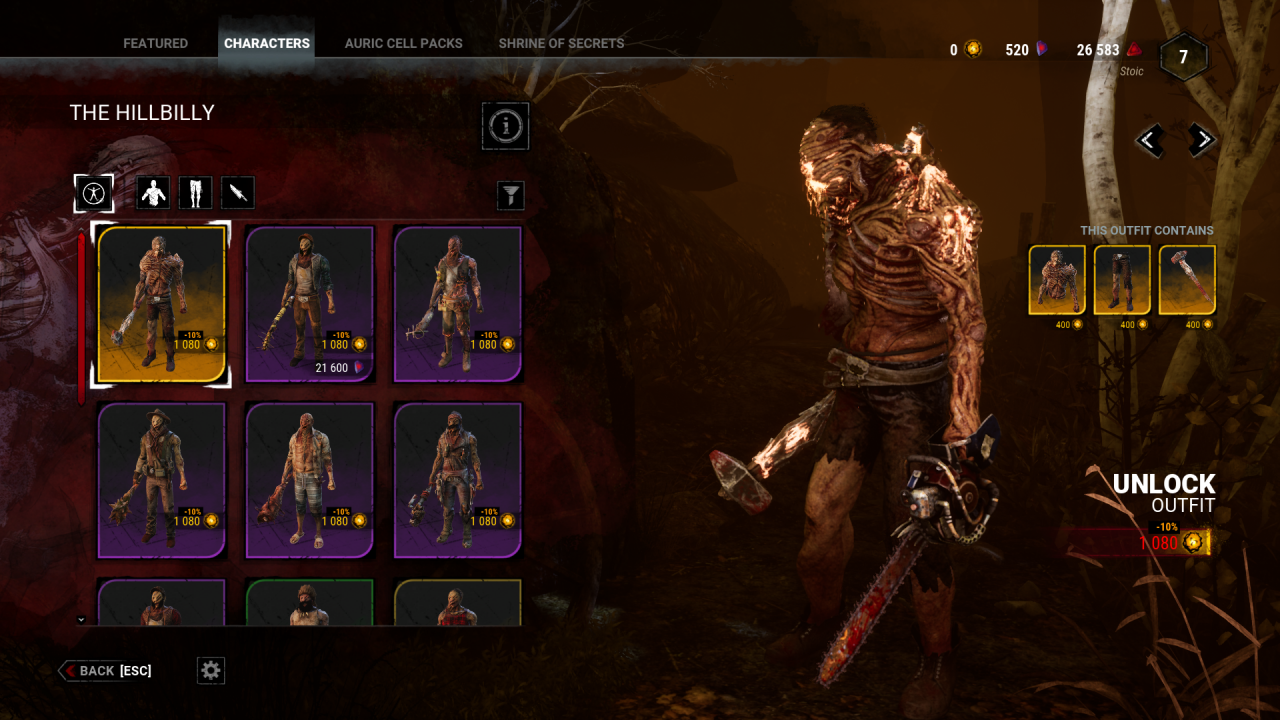Click the player level 7 hexagon badge
The width and height of the screenshot is (1280, 720).
pyautogui.click(x=1184, y=57)
